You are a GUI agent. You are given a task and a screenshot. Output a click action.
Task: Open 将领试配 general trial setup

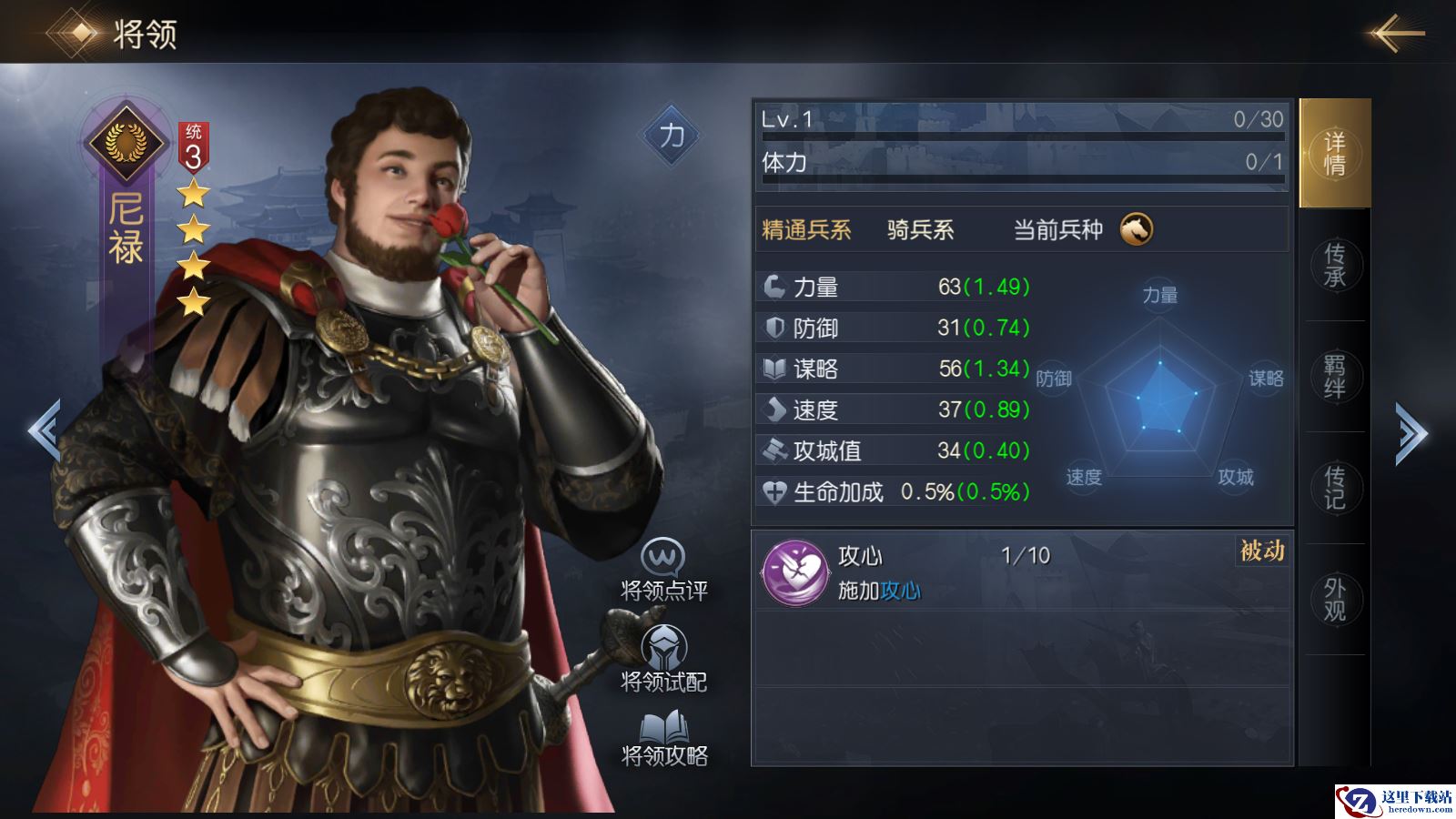click(663, 660)
